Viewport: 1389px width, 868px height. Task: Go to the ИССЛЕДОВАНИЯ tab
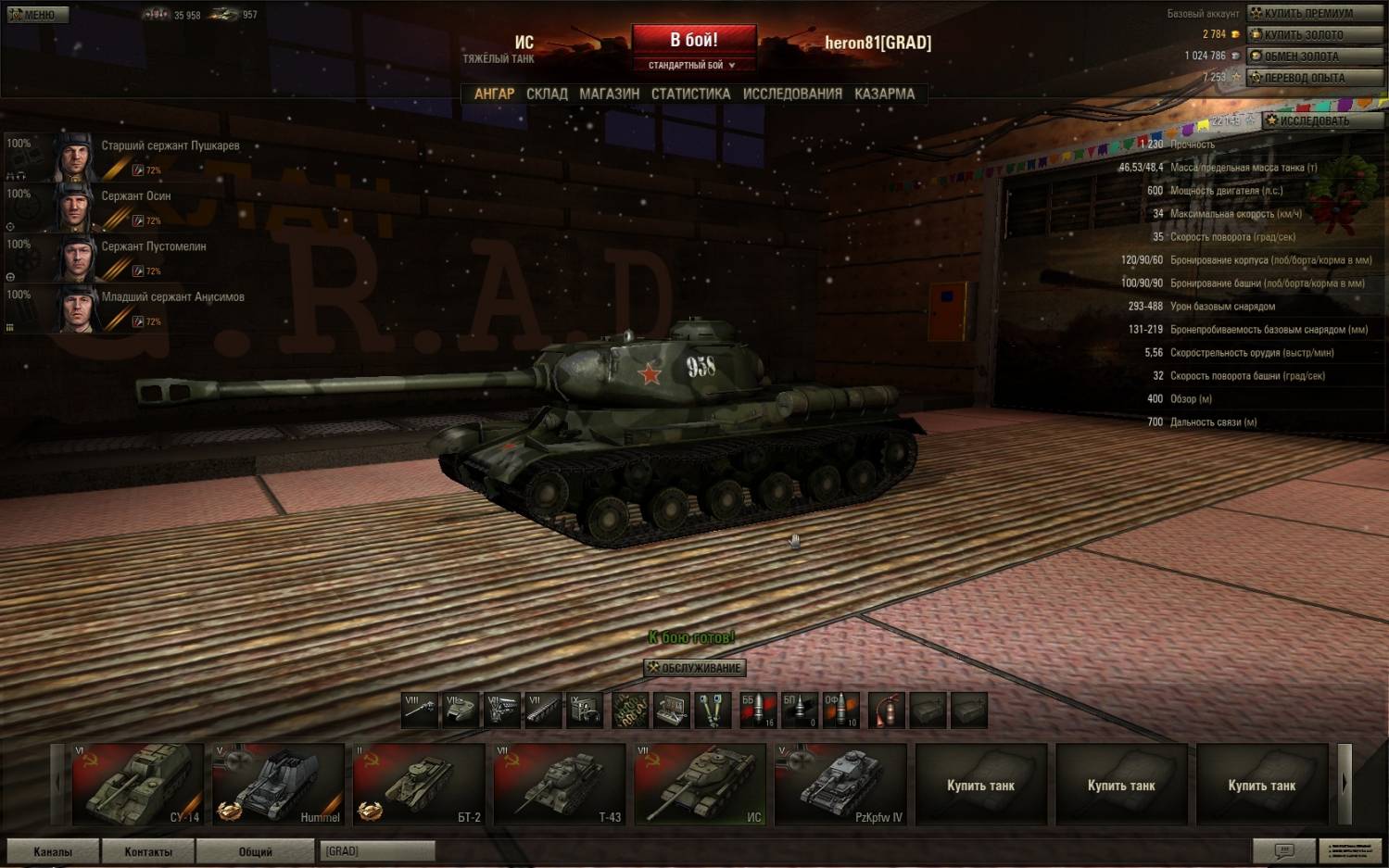click(792, 94)
